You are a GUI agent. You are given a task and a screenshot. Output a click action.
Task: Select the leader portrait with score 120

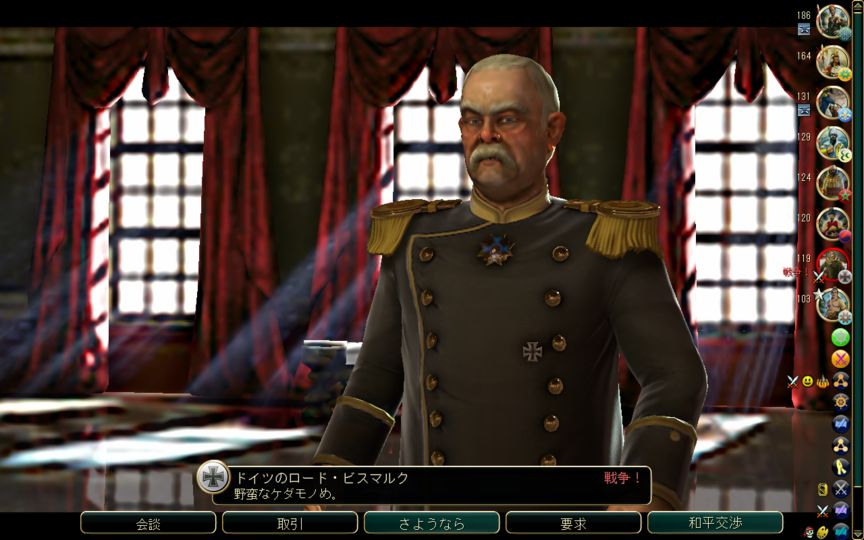832,223
